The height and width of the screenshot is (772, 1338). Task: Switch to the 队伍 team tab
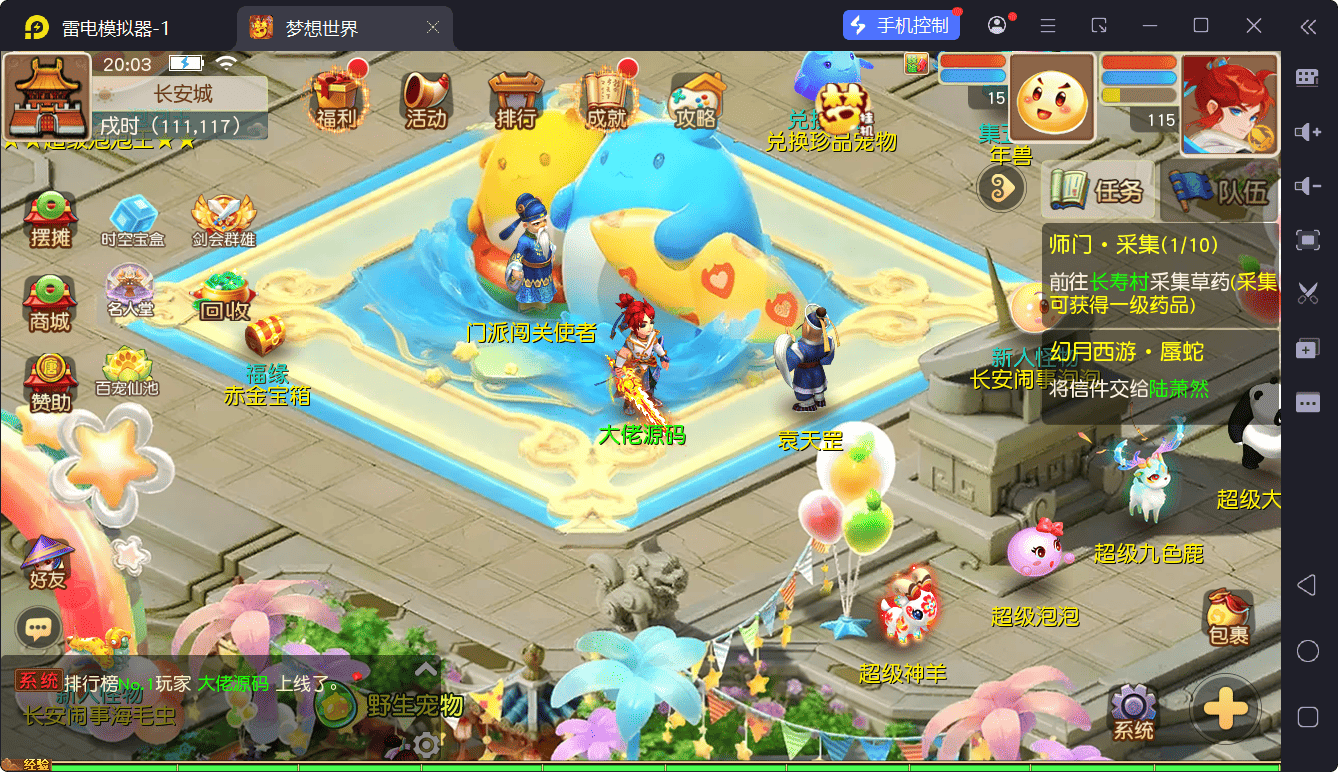(x=1221, y=190)
